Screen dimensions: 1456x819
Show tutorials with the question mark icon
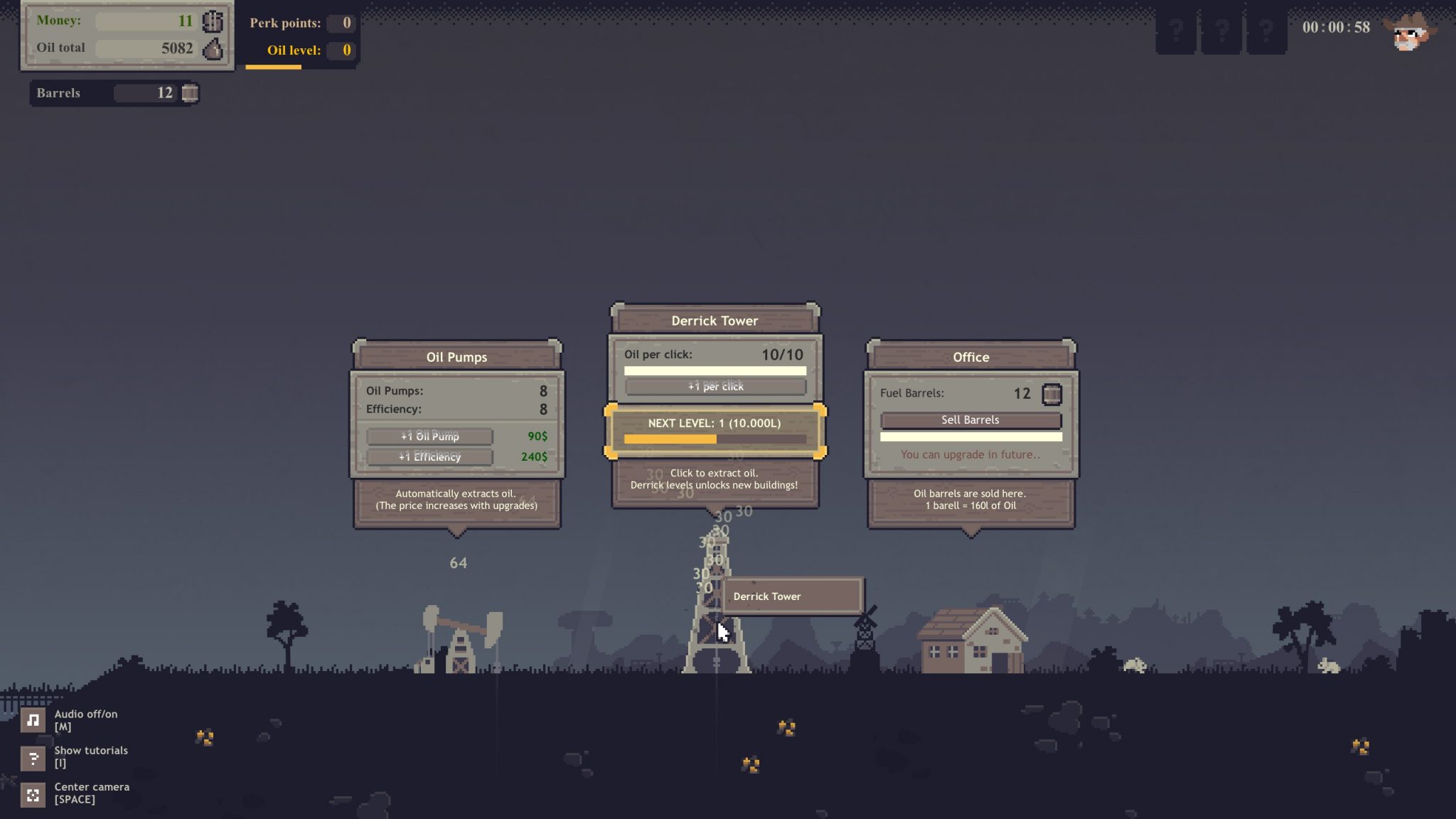click(x=33, y=757)
